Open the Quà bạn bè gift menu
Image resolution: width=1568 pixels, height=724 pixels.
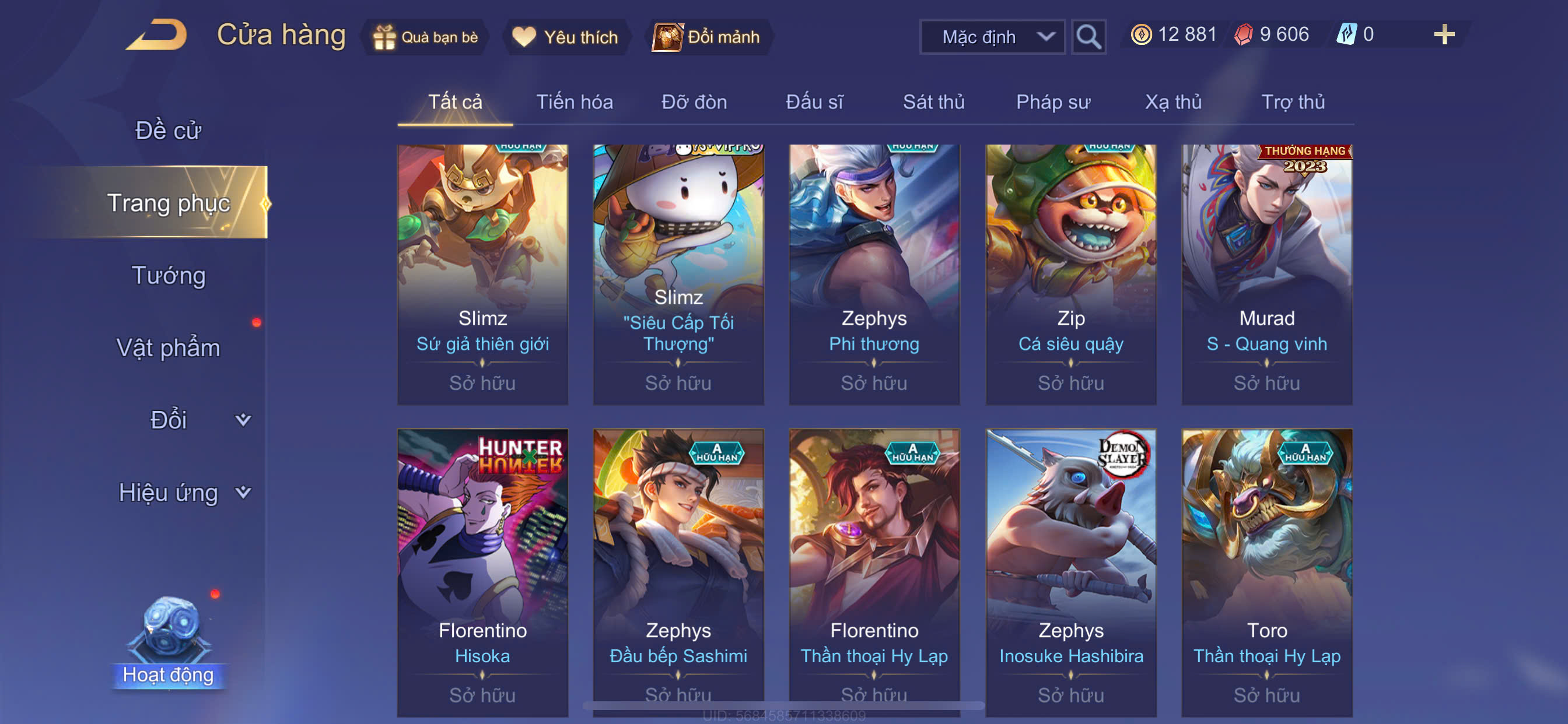coord(426,37)
